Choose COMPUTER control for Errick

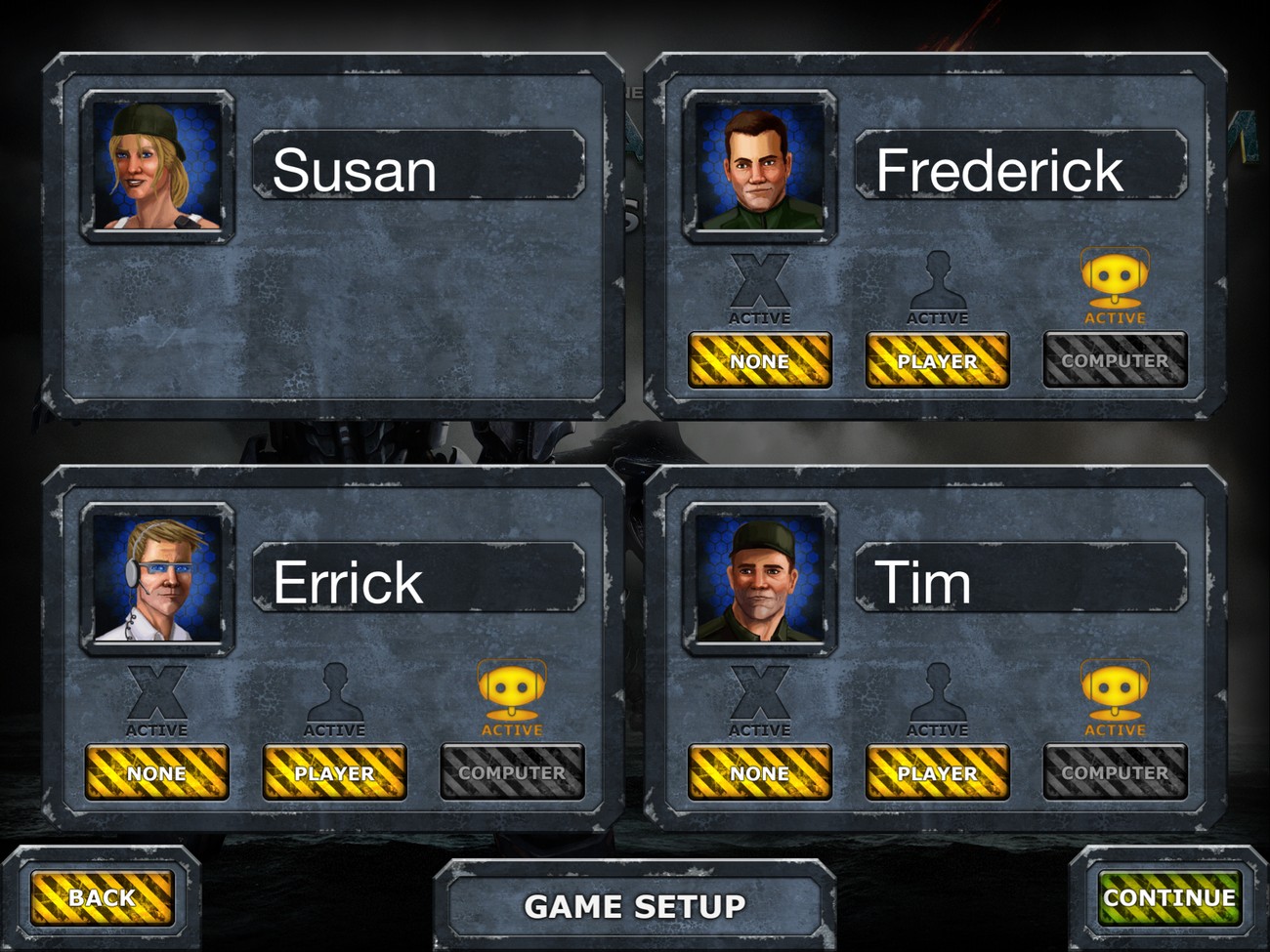click(x=512, y=772)
